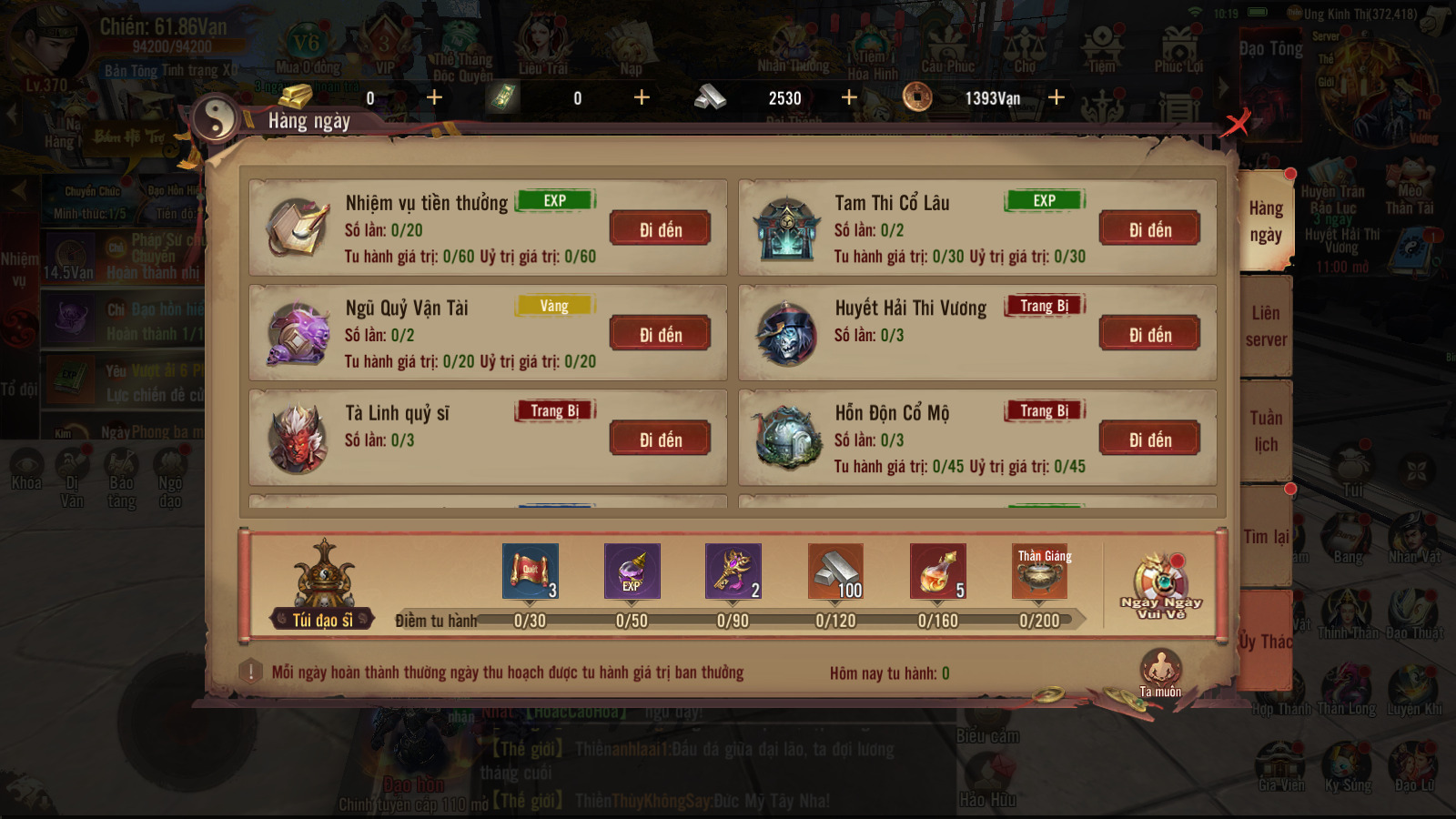Viewport: 1456px width, 819px height.
Task: Add copper coins next to 1393Vạn
Action: [1057, 97]
